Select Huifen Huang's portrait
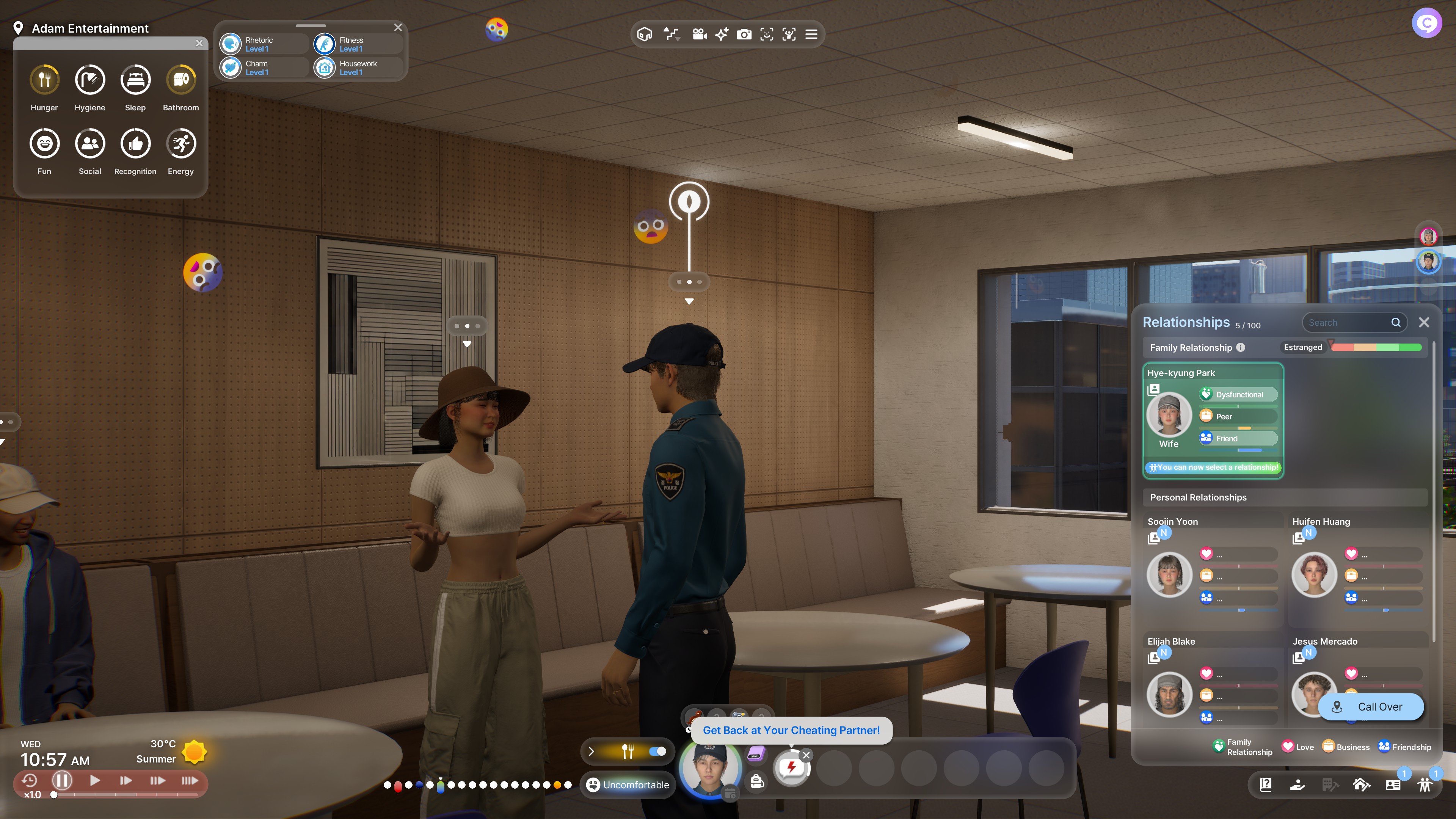 pyautogui.click(x=1313, y=575)
